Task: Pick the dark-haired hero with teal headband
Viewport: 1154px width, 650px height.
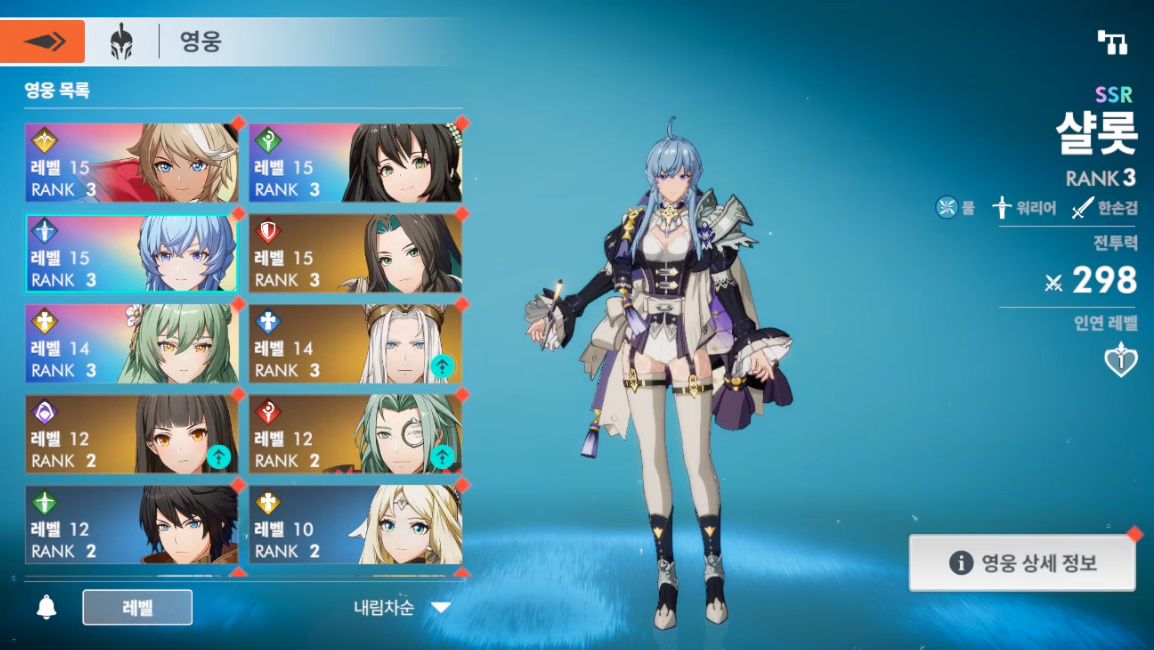Action: [x=355, y=253]
